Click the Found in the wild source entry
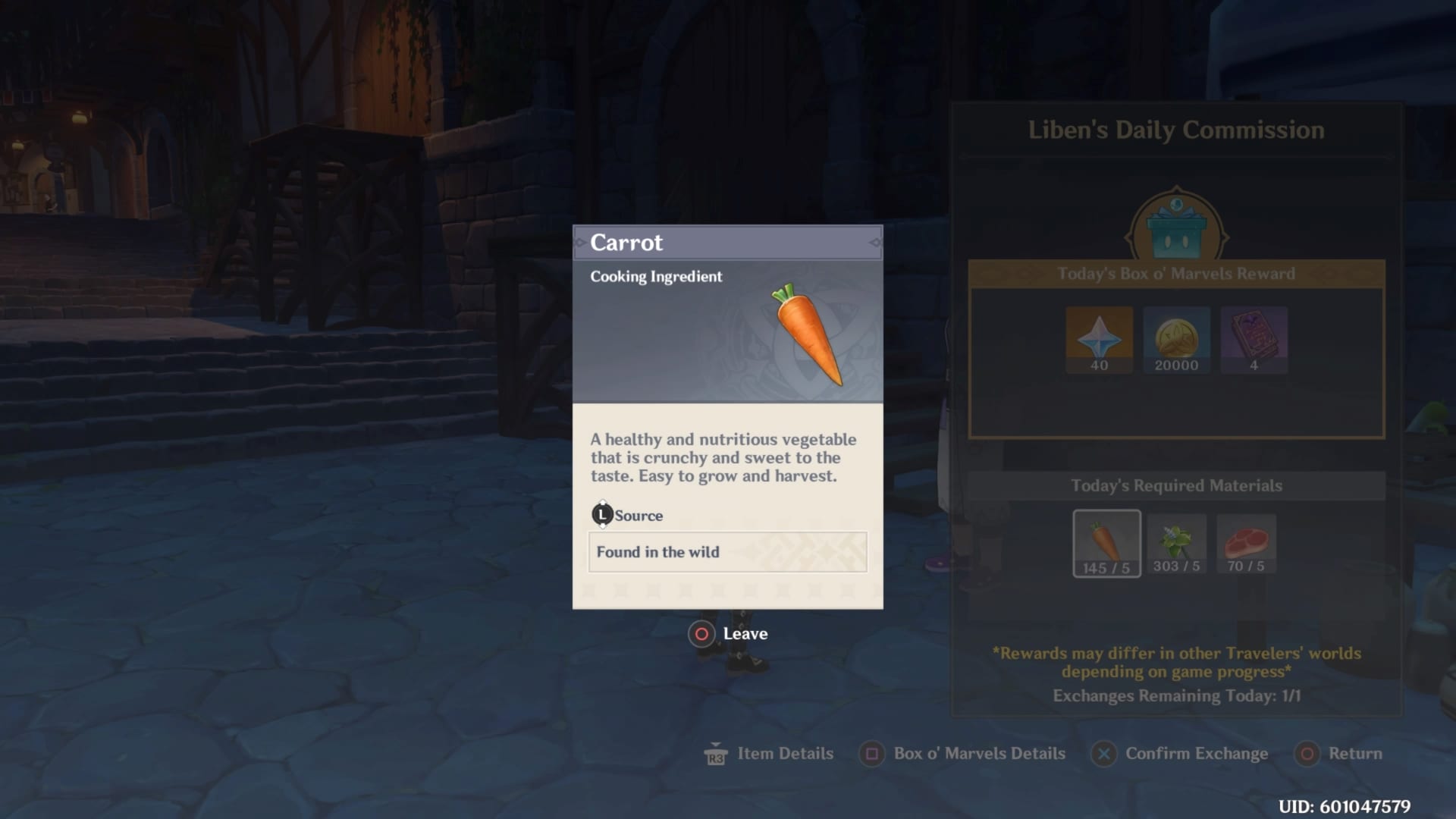1456x819 pixels. click(657, 552)
